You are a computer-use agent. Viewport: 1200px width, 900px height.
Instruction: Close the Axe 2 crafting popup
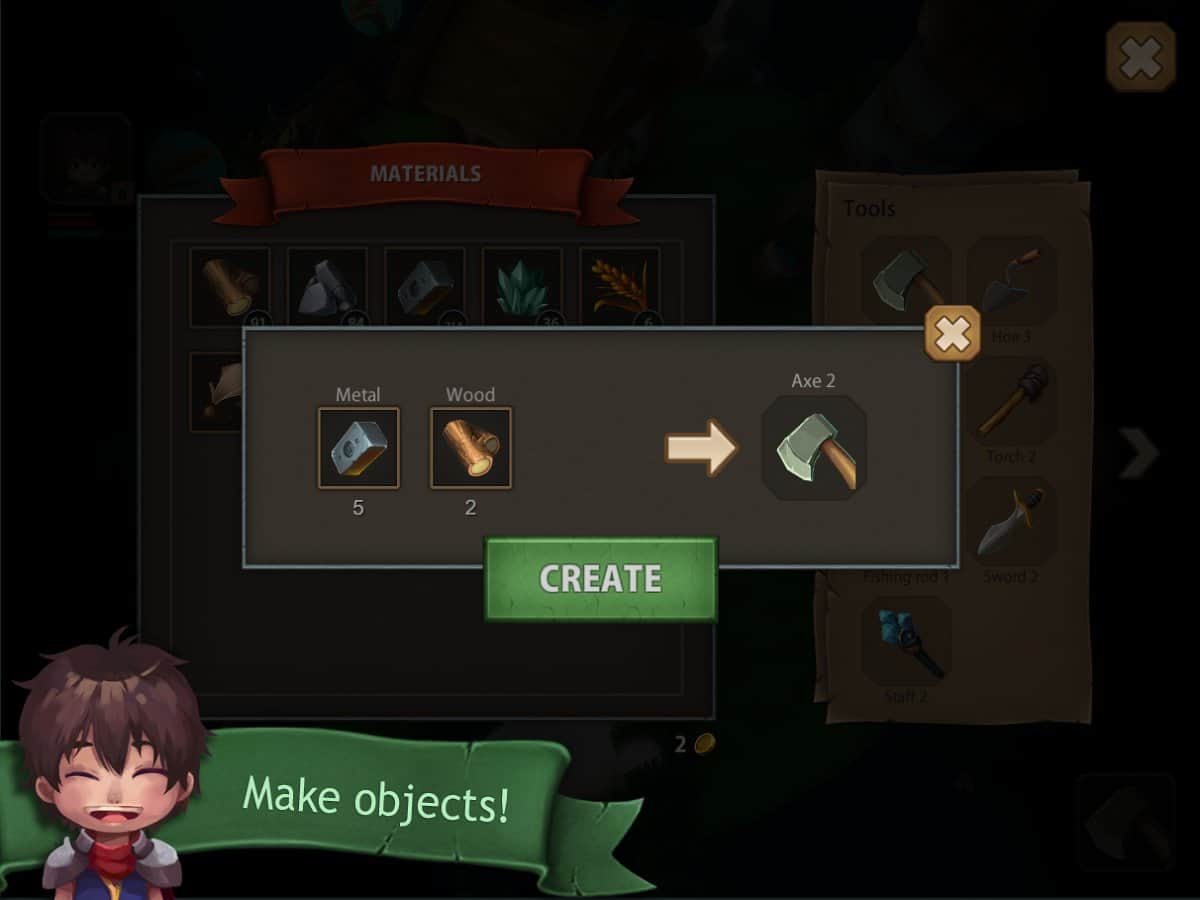[951, 334]
